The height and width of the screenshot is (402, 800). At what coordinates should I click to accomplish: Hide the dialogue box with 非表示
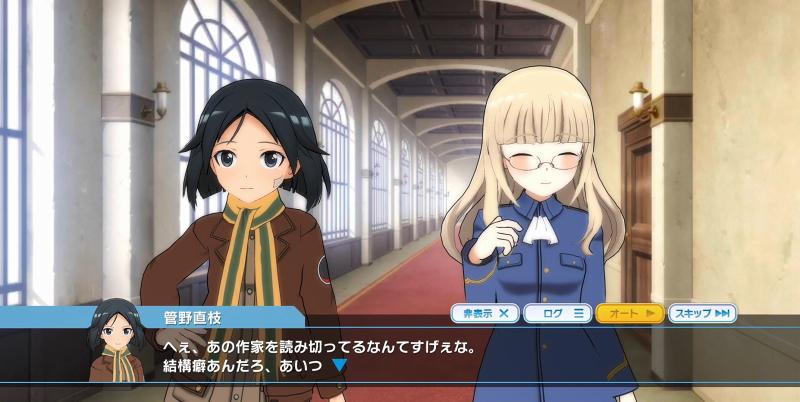(485, 313)
